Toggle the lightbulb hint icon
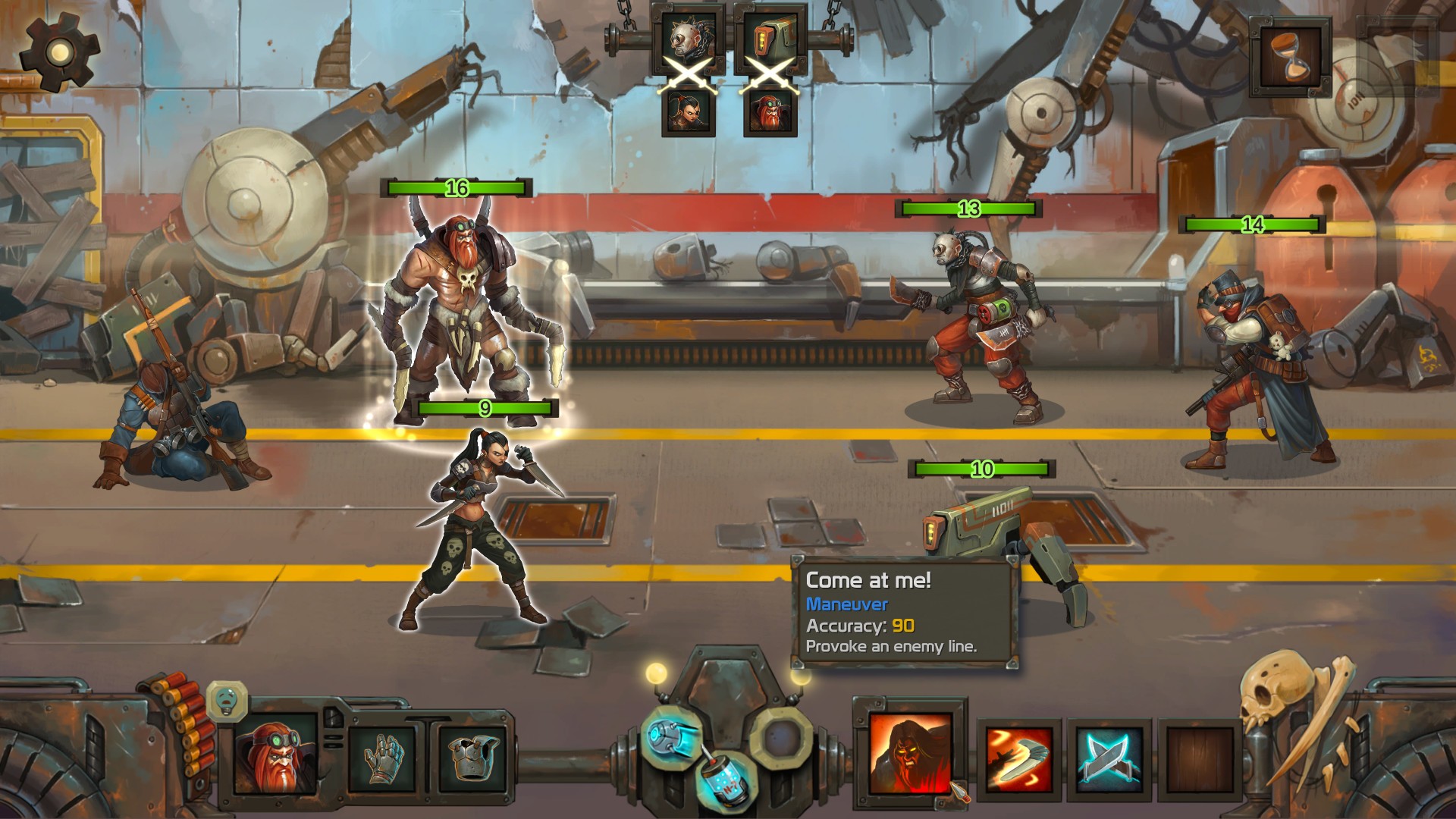This screenshot has height=819, width=1456. pyautogui.click(x=227, y=701)
